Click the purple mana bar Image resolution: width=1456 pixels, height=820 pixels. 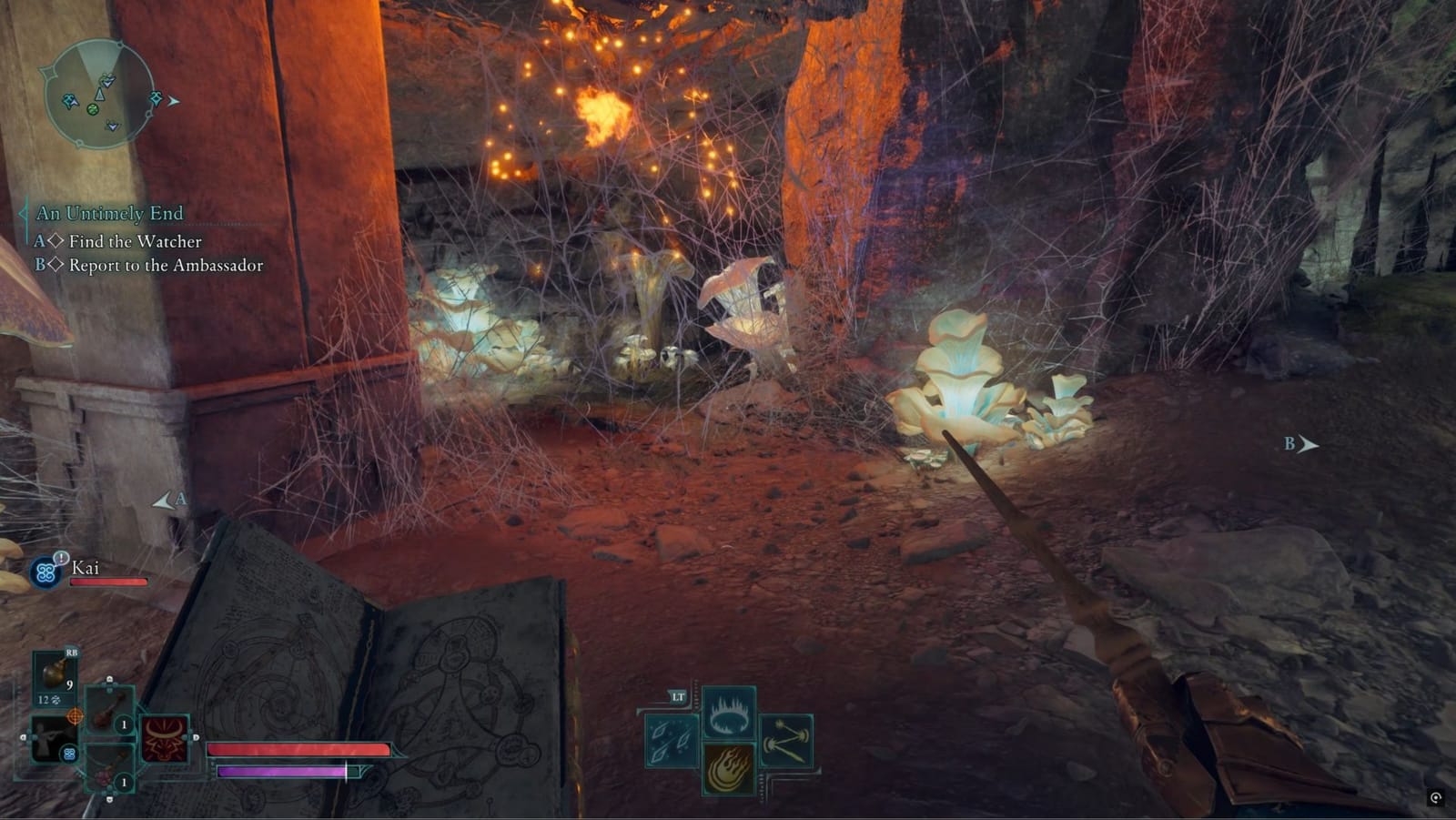click(x=282, y=772)
